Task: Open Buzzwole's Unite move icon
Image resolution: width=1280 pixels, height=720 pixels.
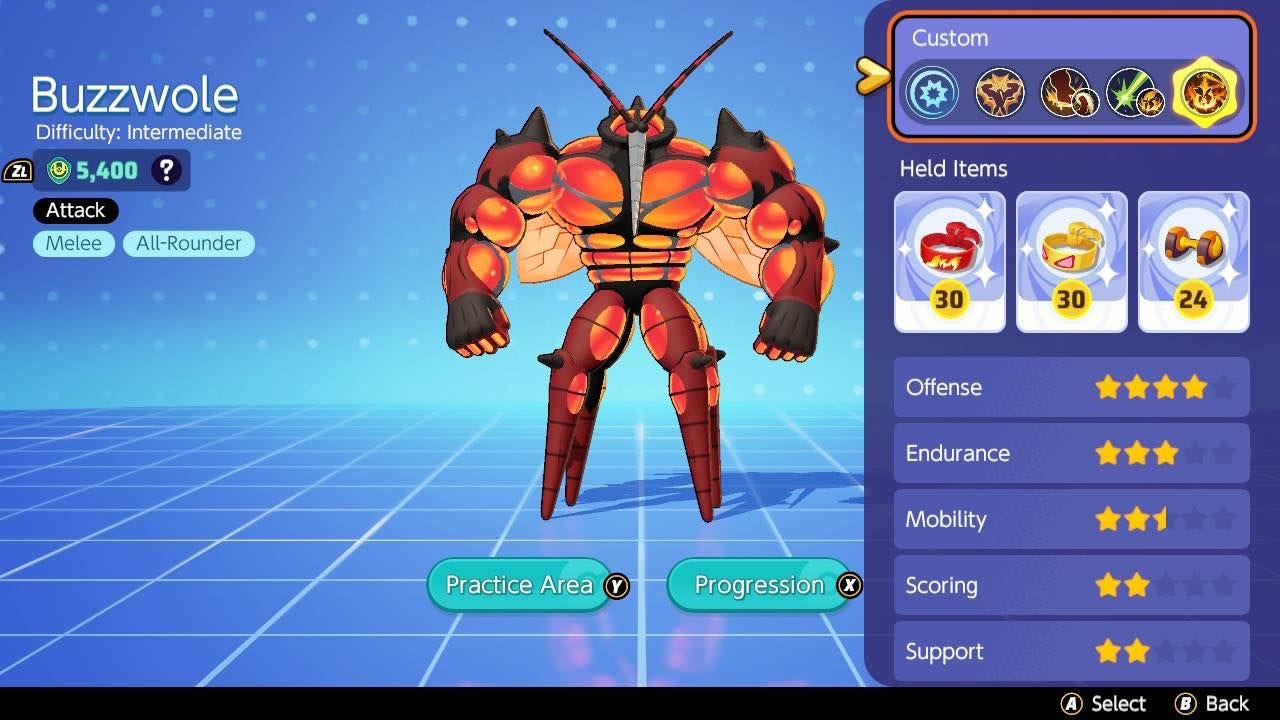Action: pyautogui.click(x=1205, y=92)
